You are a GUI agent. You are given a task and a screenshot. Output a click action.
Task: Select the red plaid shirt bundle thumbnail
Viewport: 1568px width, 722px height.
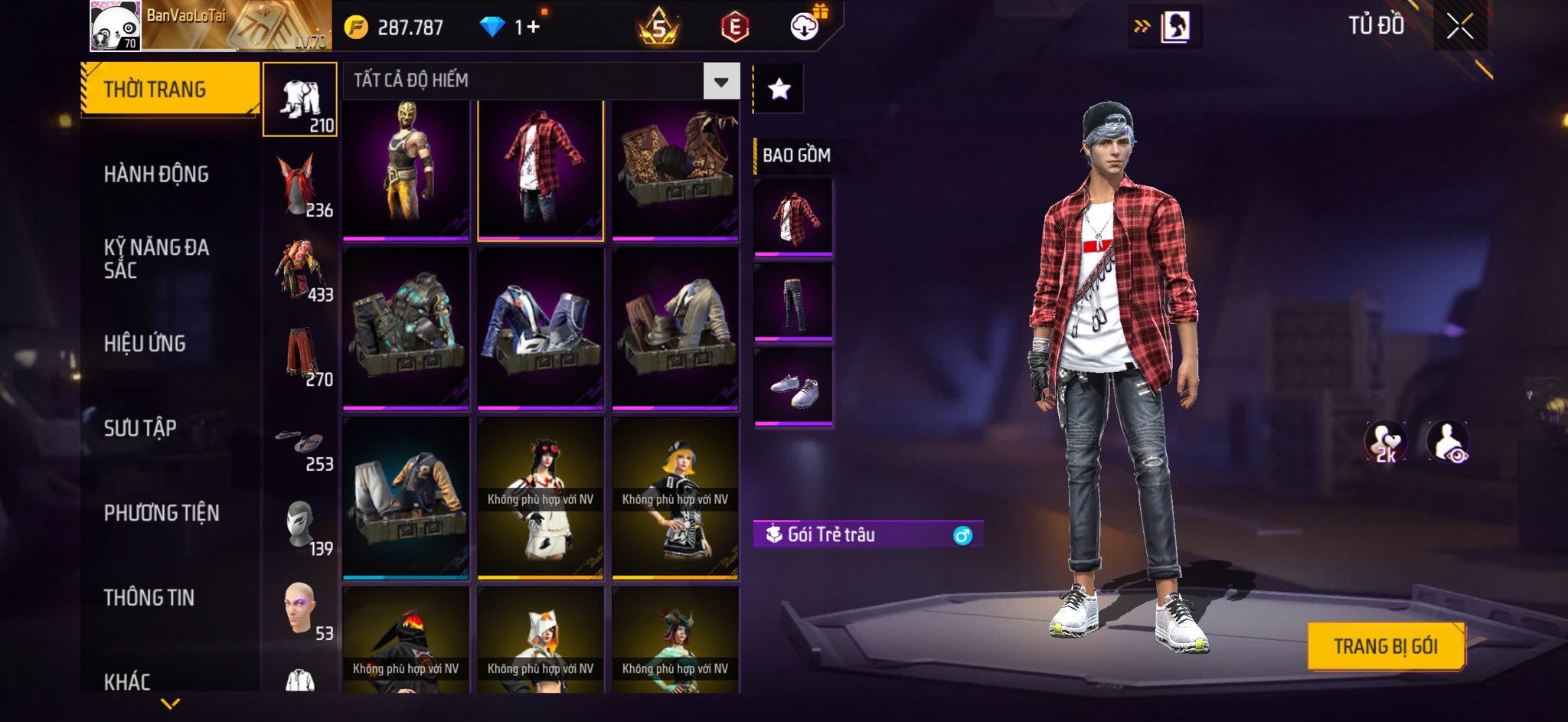541,170
